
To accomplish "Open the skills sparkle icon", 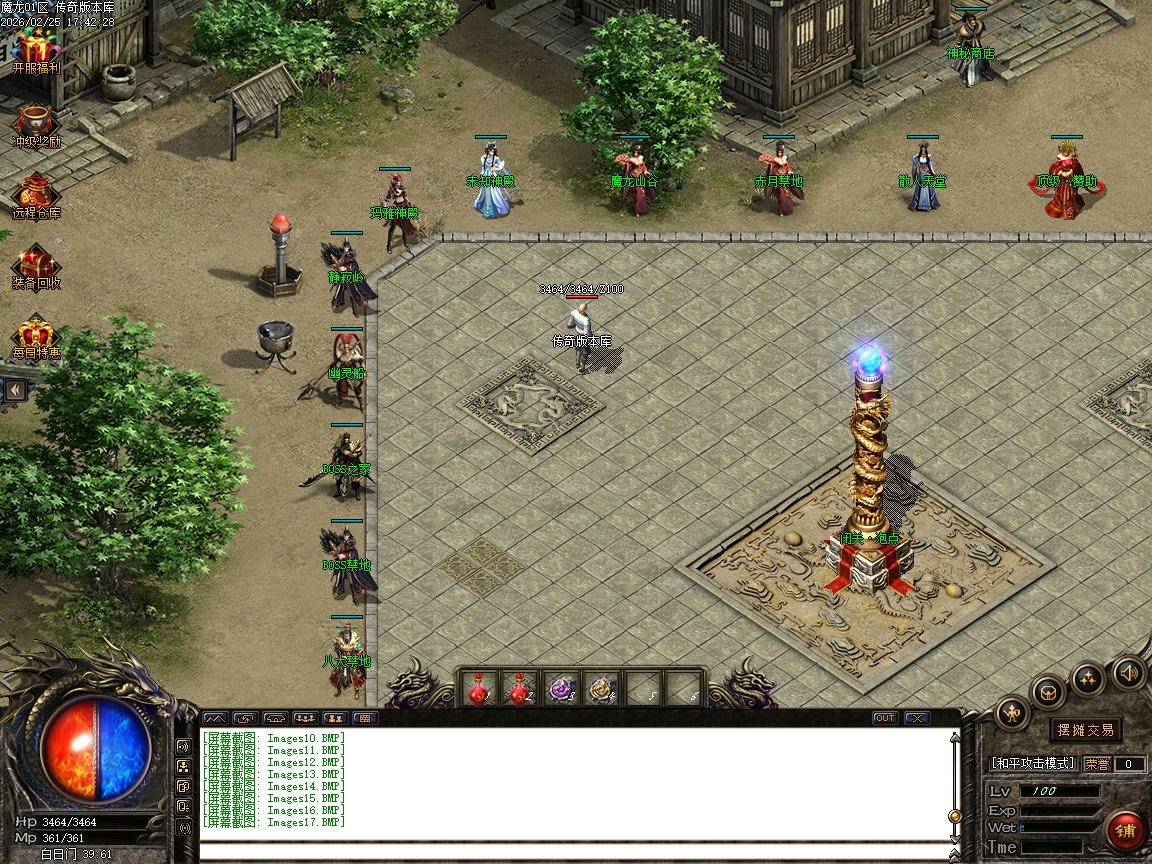I will [1088, 679].
